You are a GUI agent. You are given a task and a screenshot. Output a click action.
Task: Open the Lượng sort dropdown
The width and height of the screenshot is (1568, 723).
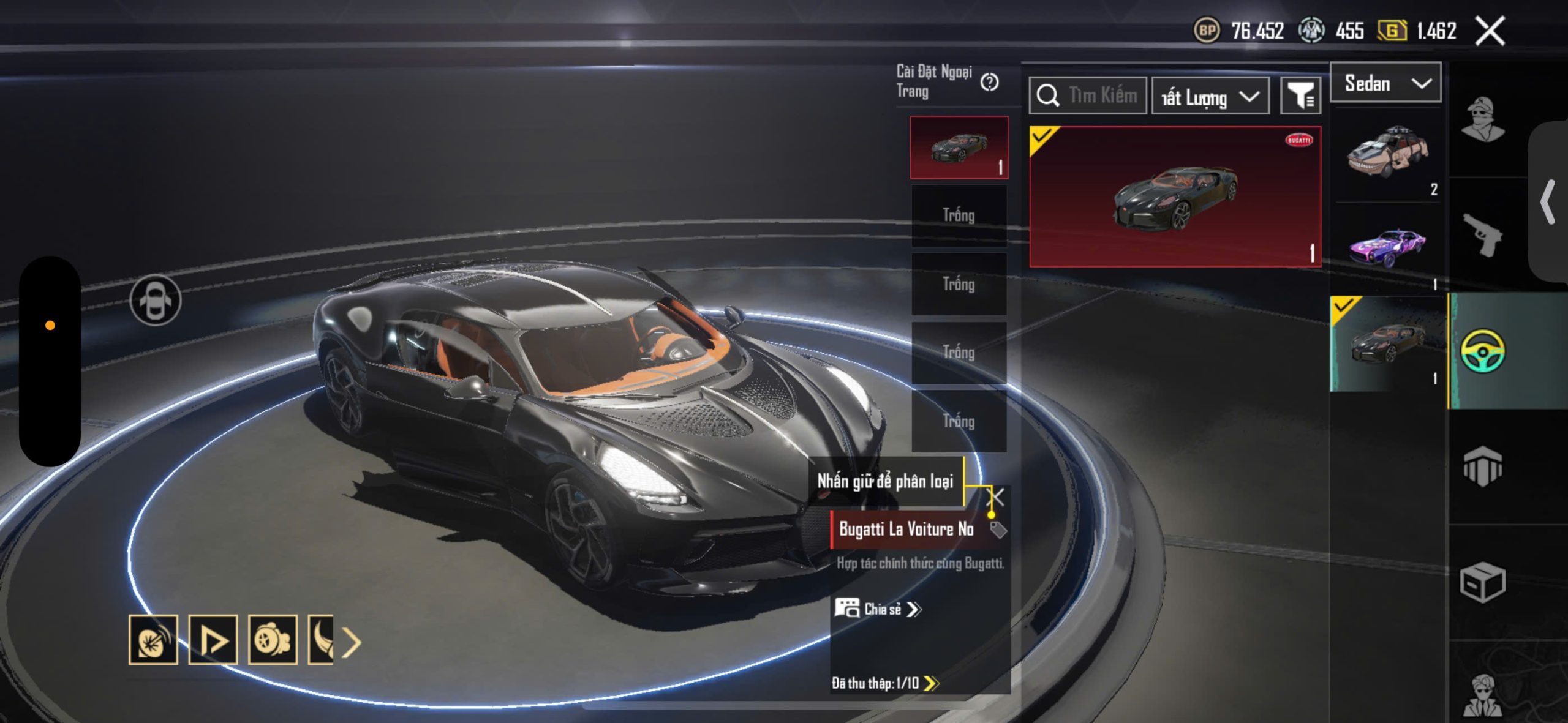click(1210, 97)
